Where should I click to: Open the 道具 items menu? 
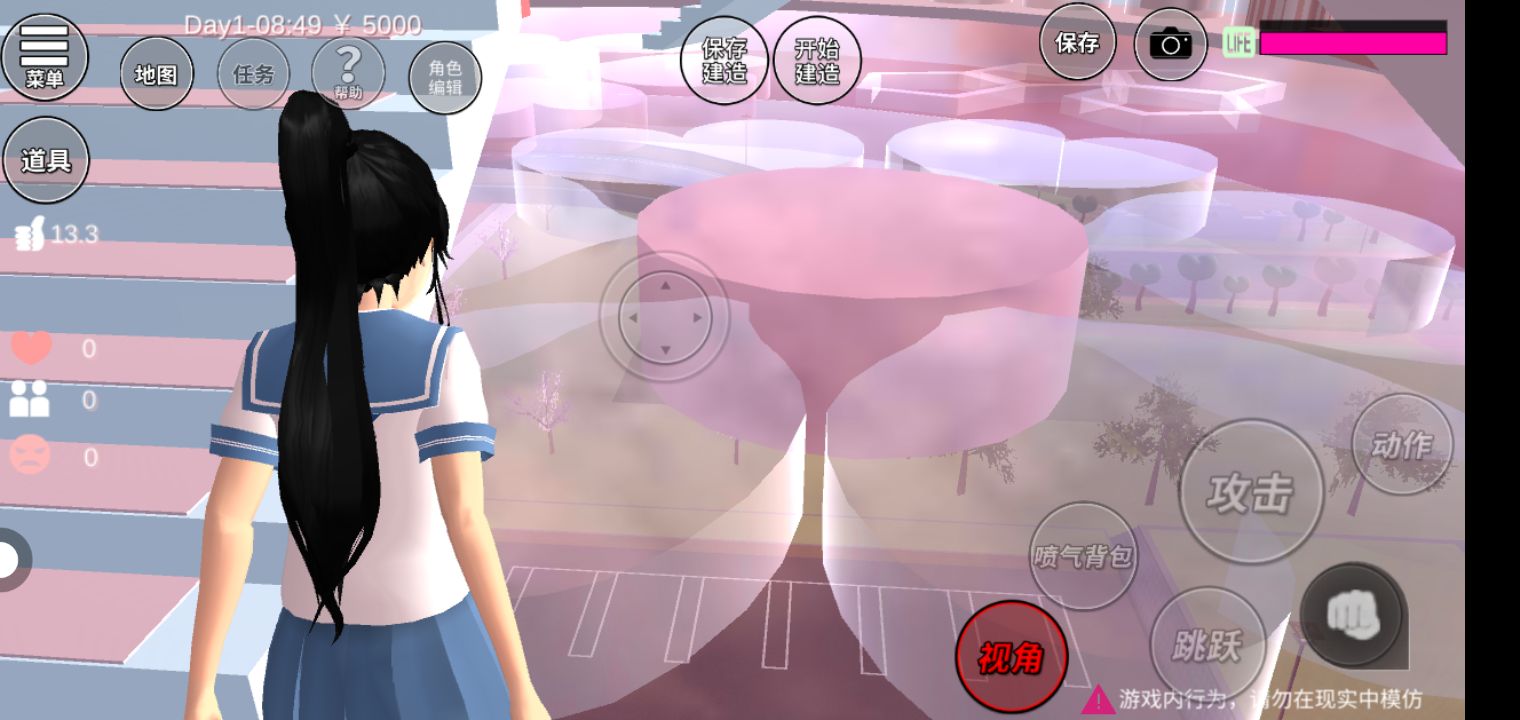point(46,160)
